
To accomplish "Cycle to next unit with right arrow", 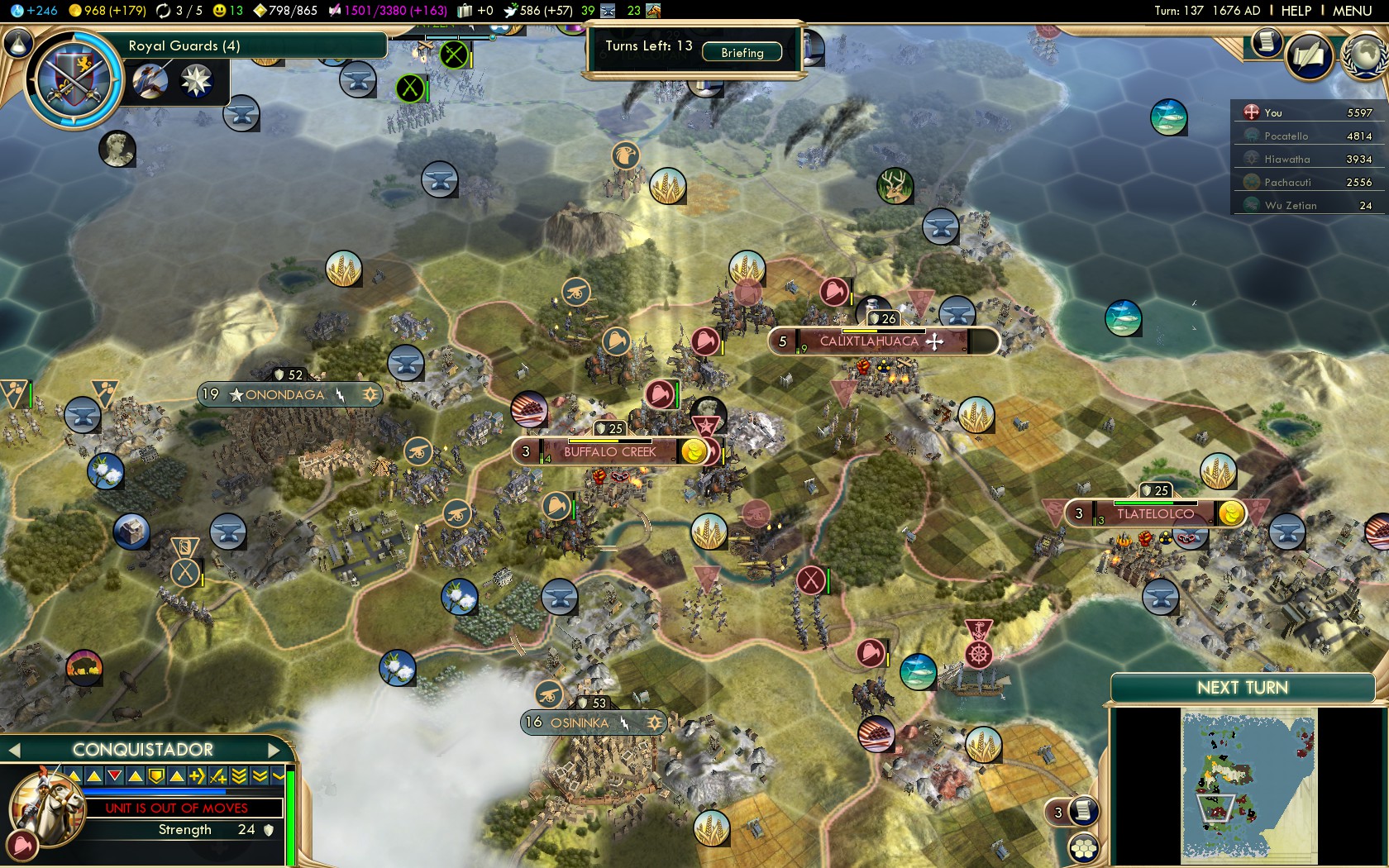I will point(275,750).
